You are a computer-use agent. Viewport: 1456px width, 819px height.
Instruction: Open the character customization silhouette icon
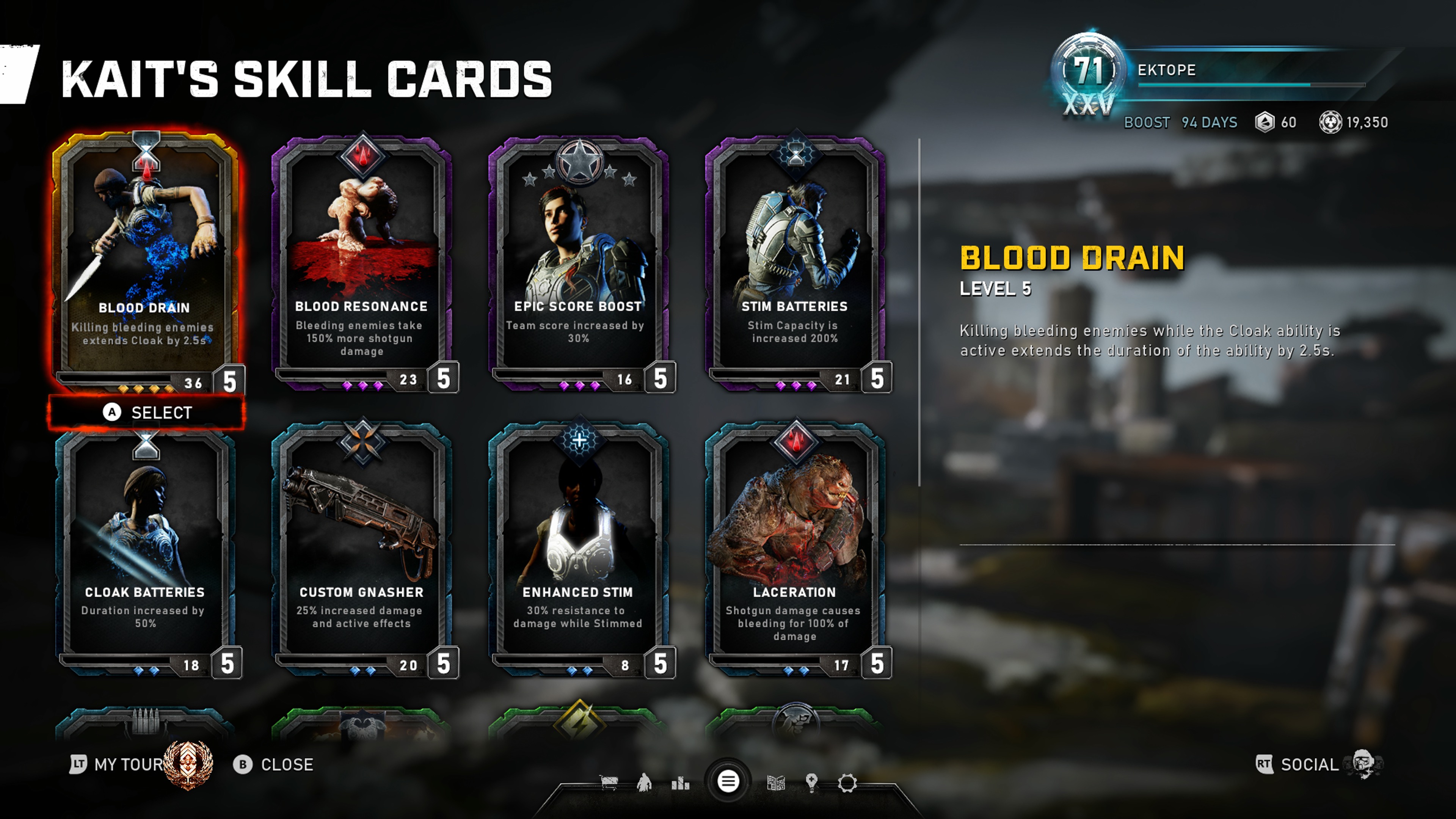644,783
